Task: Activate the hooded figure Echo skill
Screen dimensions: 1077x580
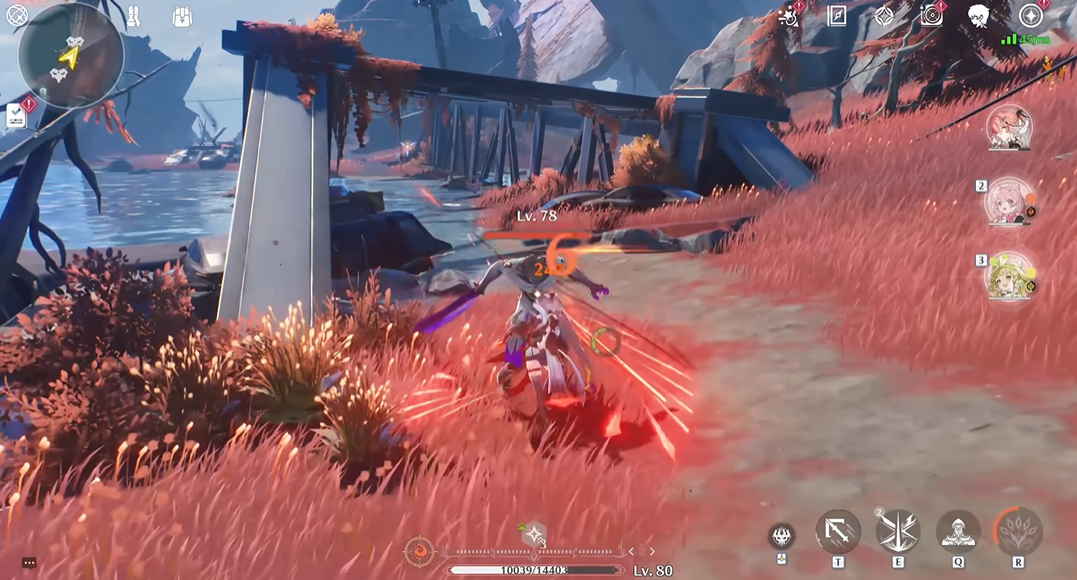Action: (958, 531)
